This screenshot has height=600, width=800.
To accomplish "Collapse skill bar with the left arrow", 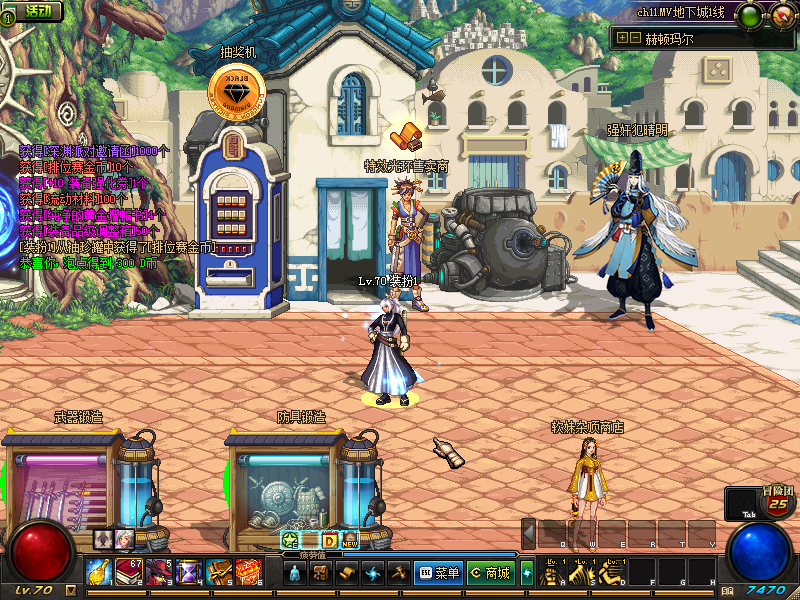I will (x=529, y=533).
